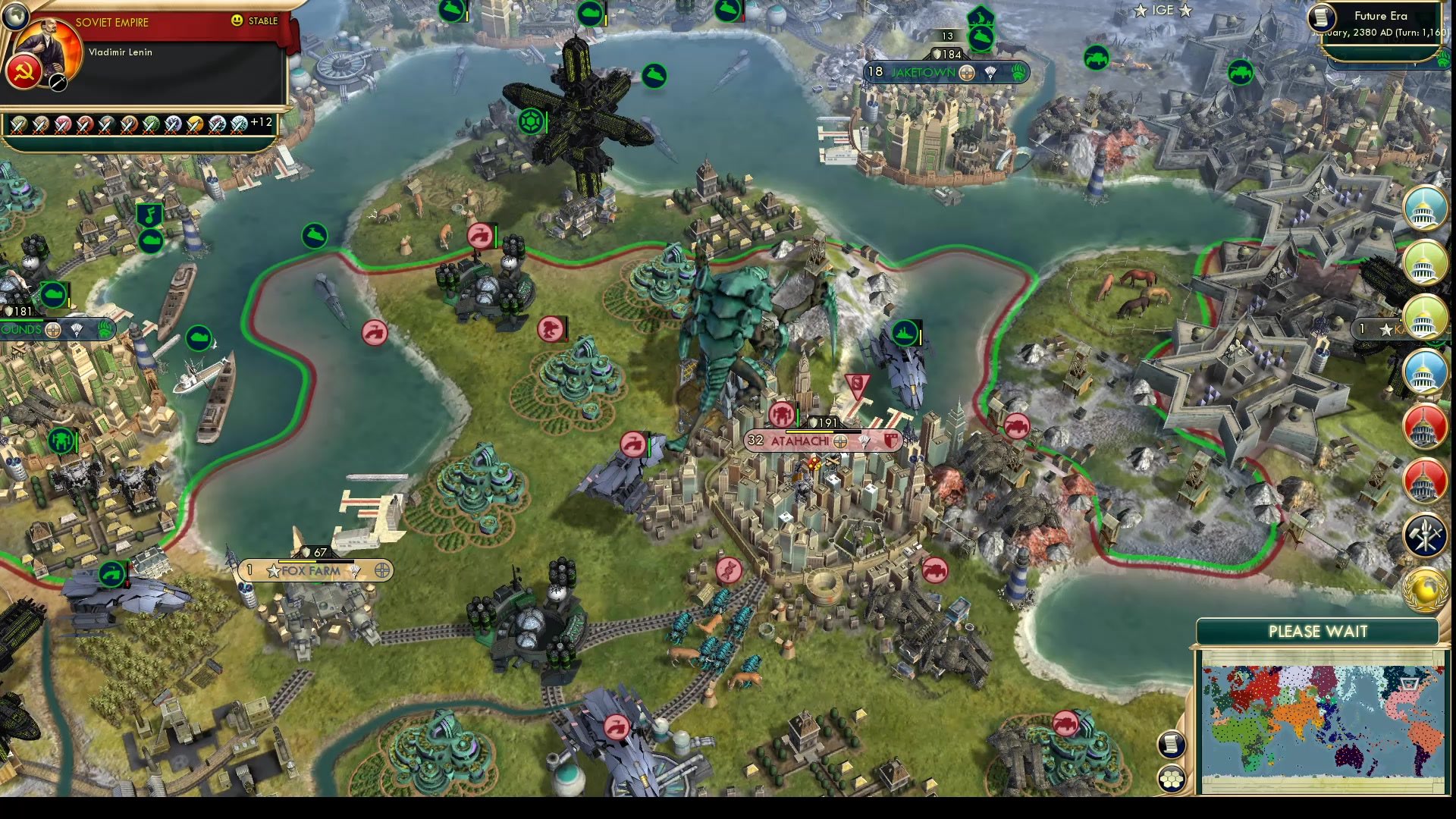This screenshot has width=1456, height=819.
Task: Select the Fox Farm city-state banner
Action: [312, 571]
